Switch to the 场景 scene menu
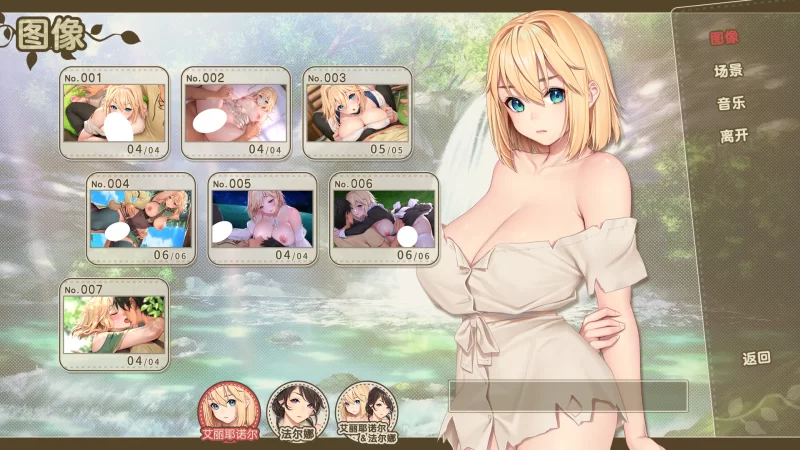This screenshot has height=450, width=800. [728, 71]
